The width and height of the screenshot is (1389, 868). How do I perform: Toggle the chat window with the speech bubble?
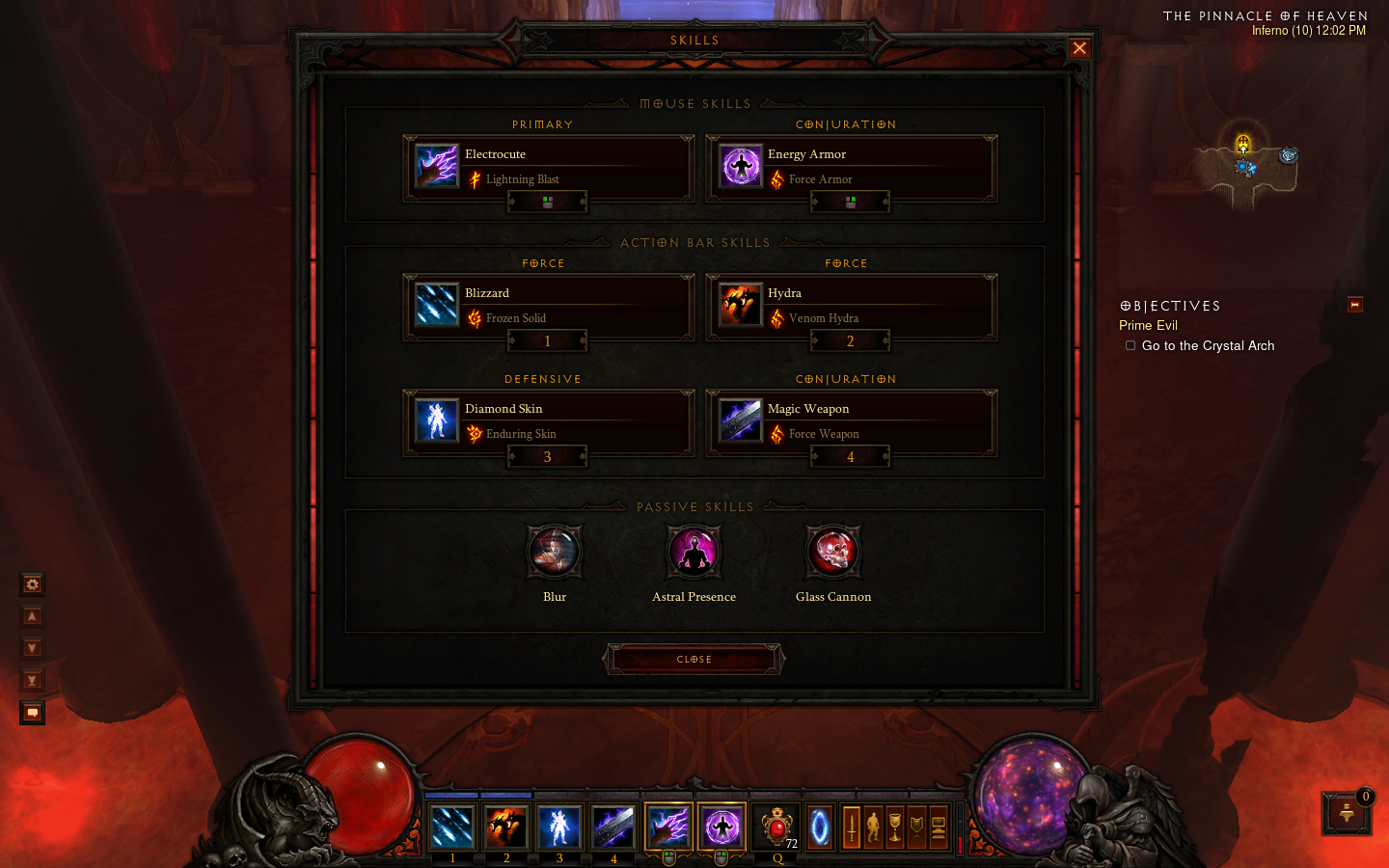pyautogui.click(x=32, y=712)
